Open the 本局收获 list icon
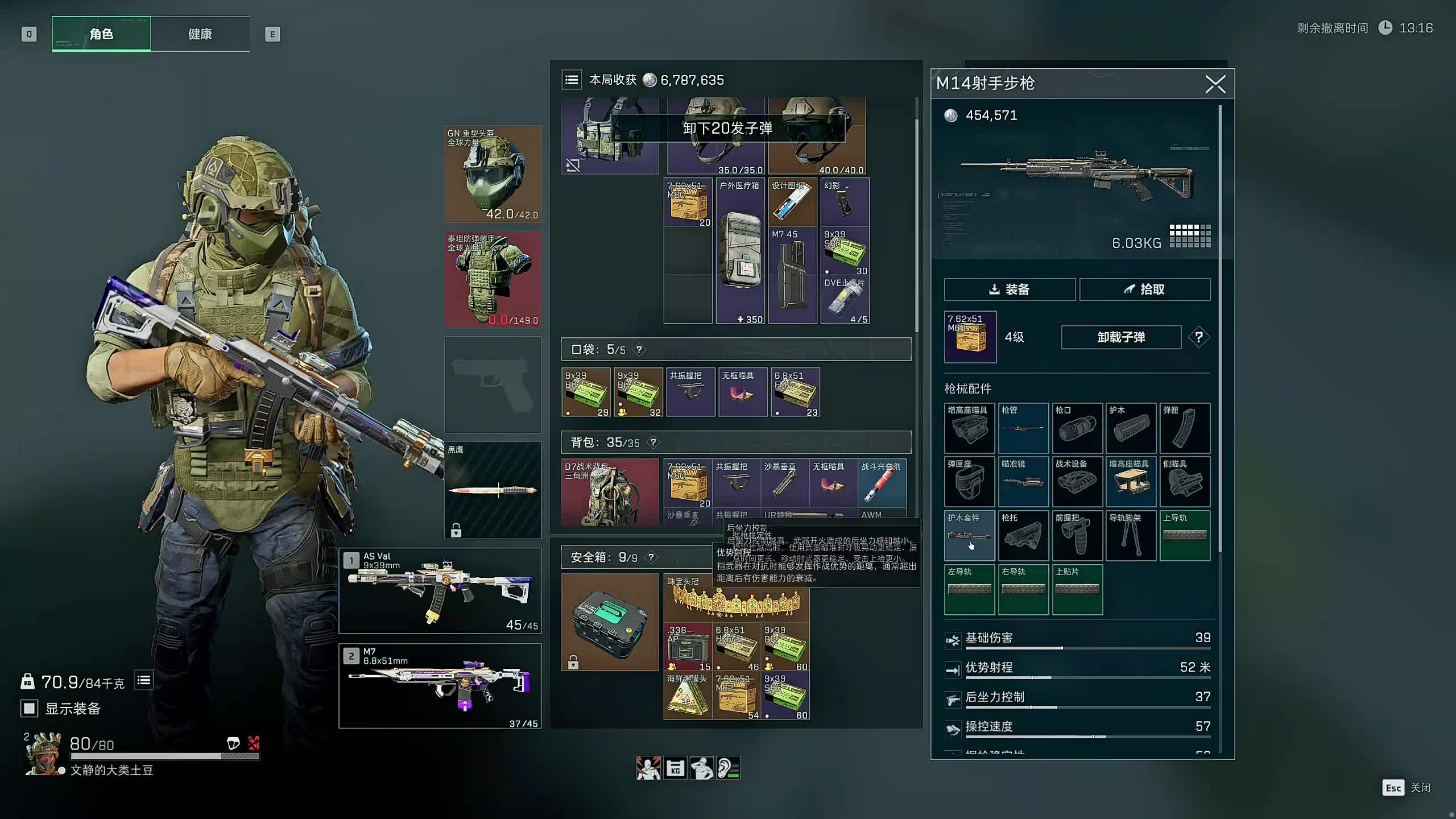 [x=572, y=80]
